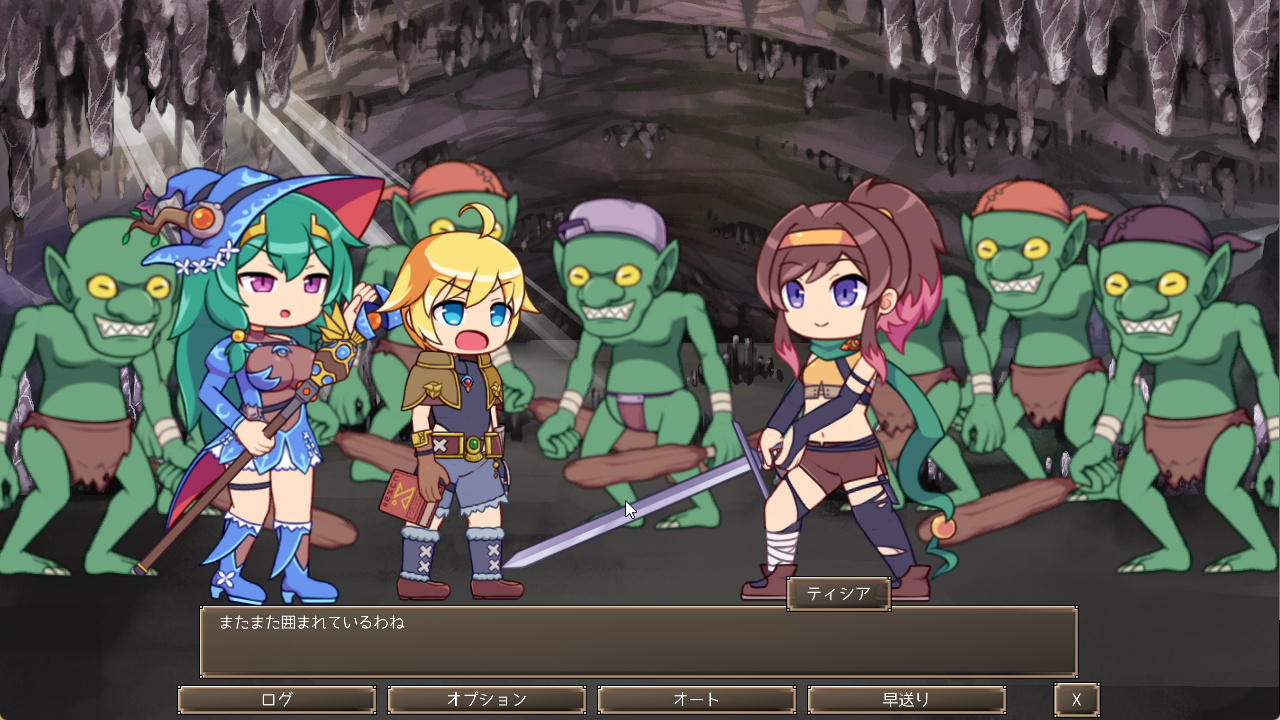The height and width of the screenshot is (720, 1280).
Task: Advance the dialogue text box
Action: [x=638, y=642]
